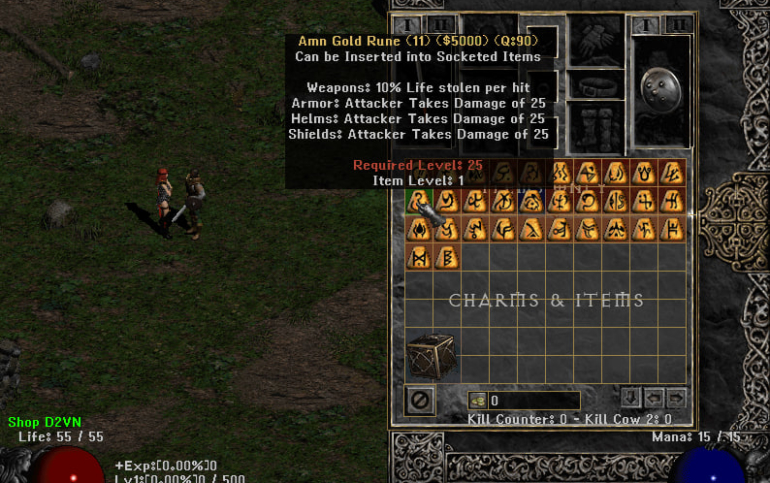Select the gloves equipment slot

point(595,39)
